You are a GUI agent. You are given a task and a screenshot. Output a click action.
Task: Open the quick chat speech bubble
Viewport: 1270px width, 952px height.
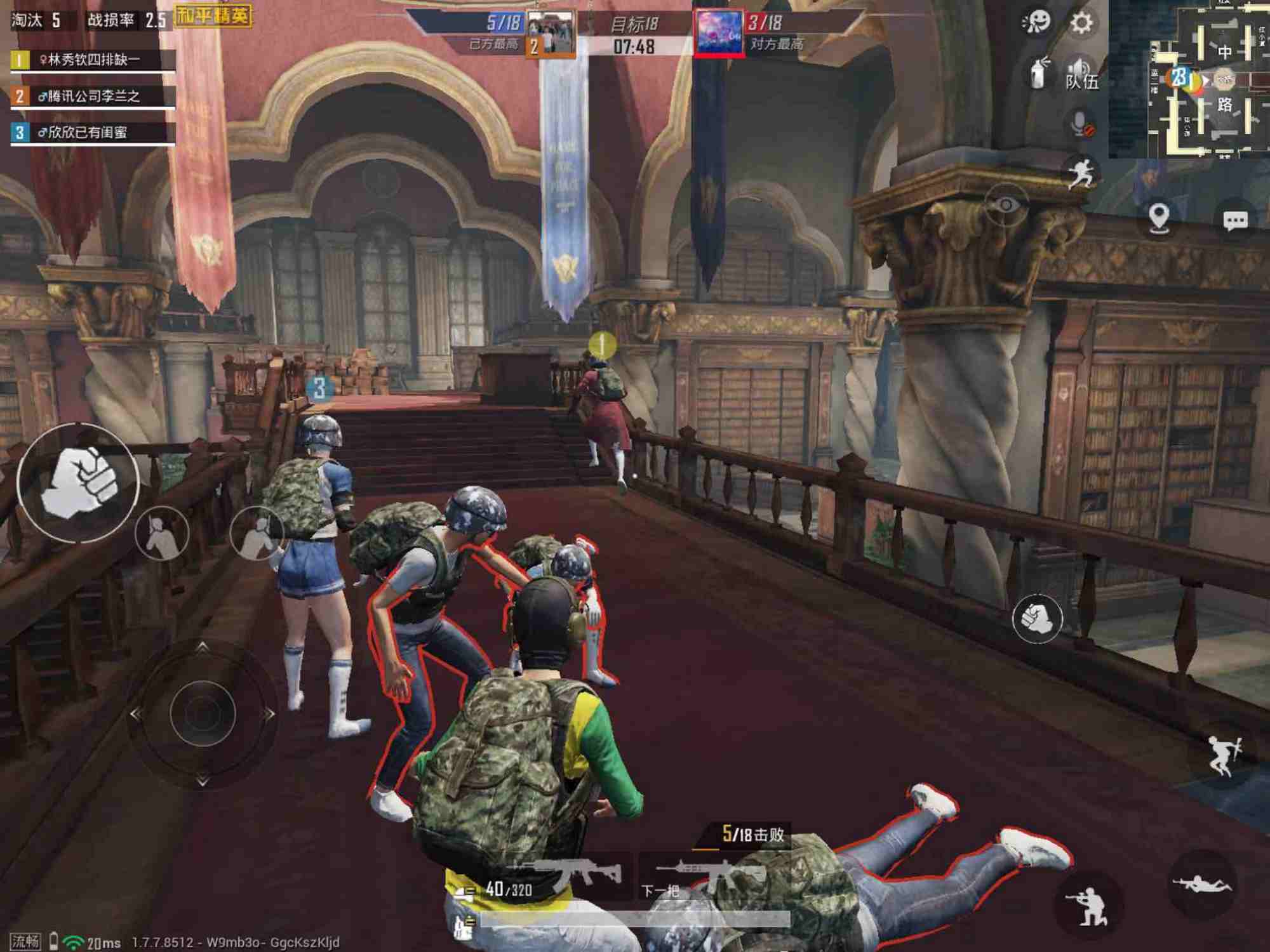point(1234,220)
